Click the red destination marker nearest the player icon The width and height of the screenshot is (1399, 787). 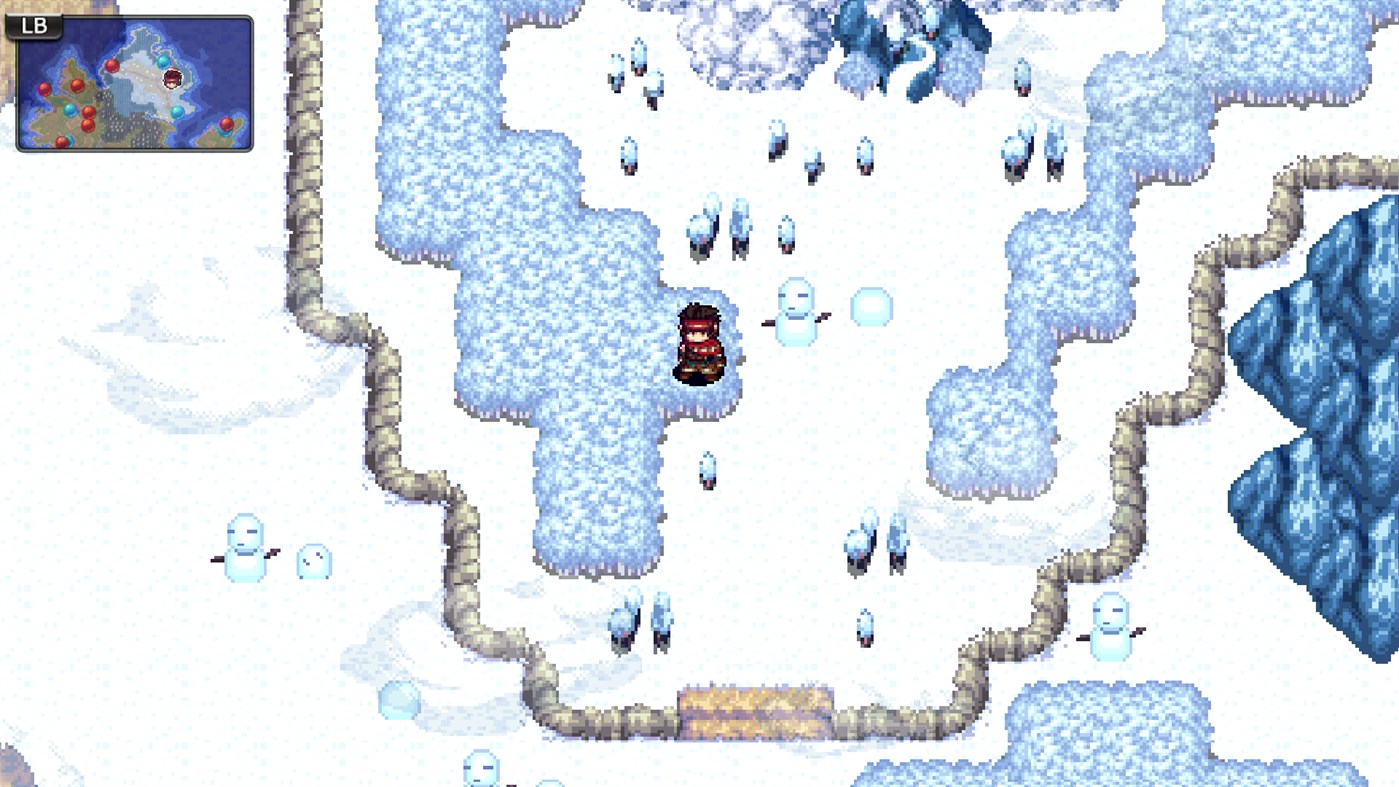click(112, 66)
